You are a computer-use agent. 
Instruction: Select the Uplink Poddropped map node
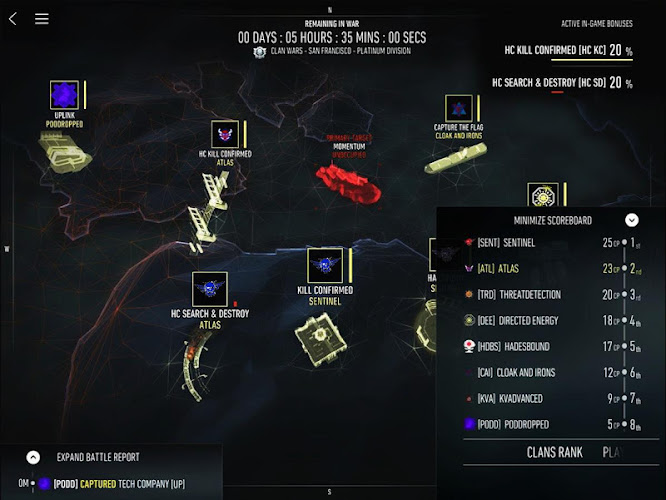click(64, 96)
